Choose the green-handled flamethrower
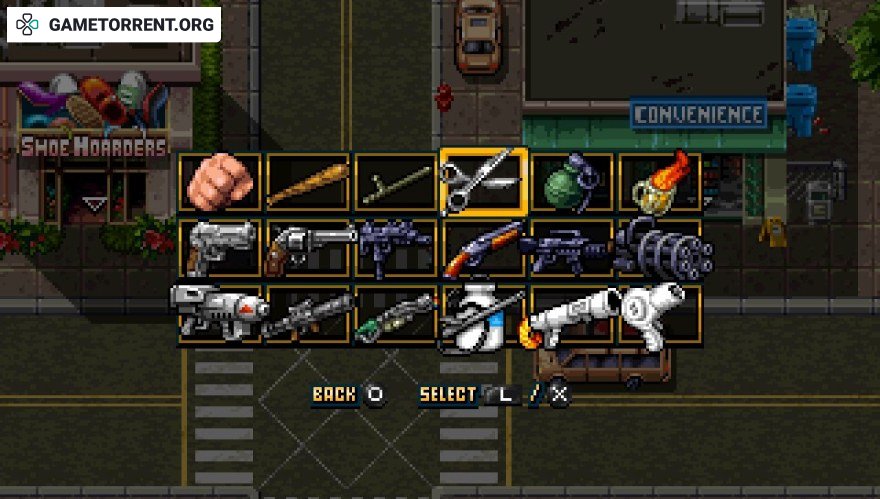Screen dimensions: 880x499 click(x=396, y=313)
